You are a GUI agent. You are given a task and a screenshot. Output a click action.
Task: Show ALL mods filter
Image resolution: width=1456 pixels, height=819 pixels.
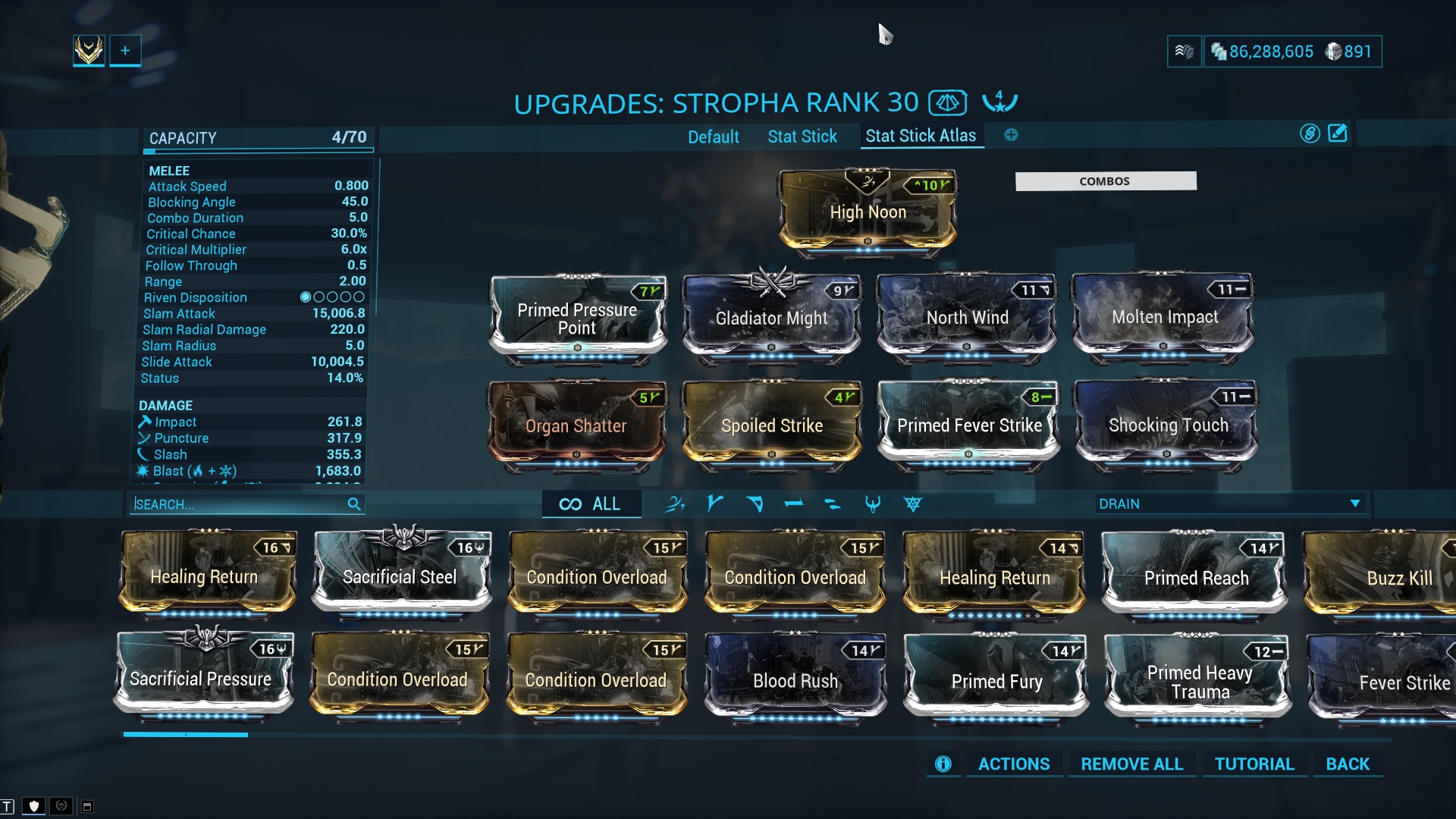pos(590,504)
